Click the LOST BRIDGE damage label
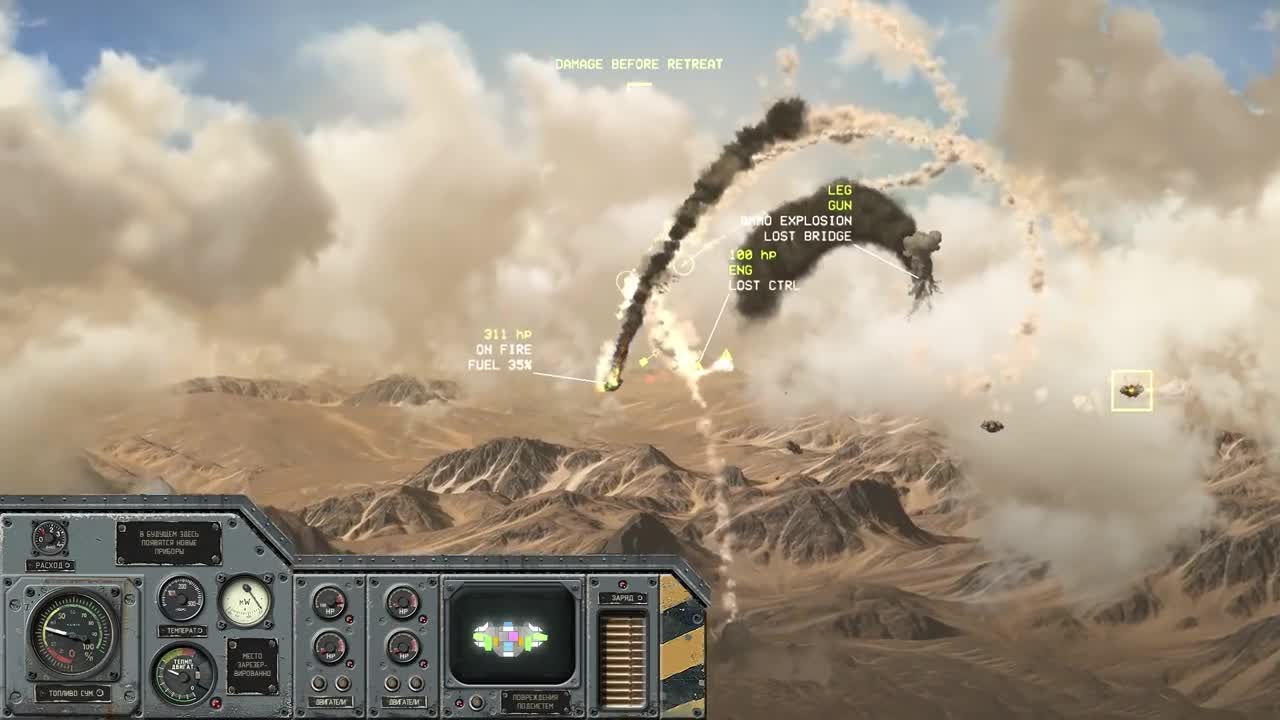The image size is (1280, 720). click(x=808, y=236)
